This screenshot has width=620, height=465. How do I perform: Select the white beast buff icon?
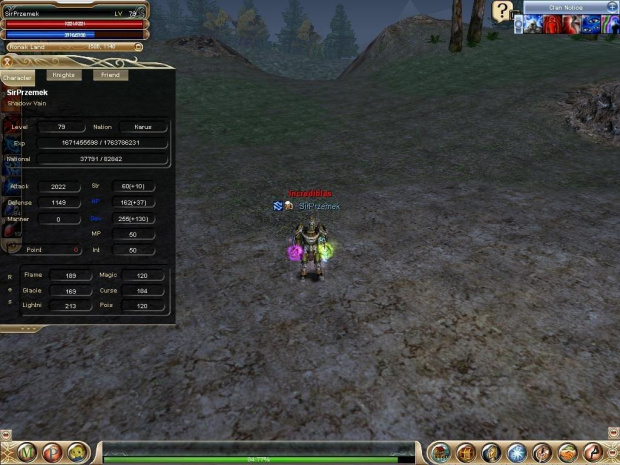533,24
